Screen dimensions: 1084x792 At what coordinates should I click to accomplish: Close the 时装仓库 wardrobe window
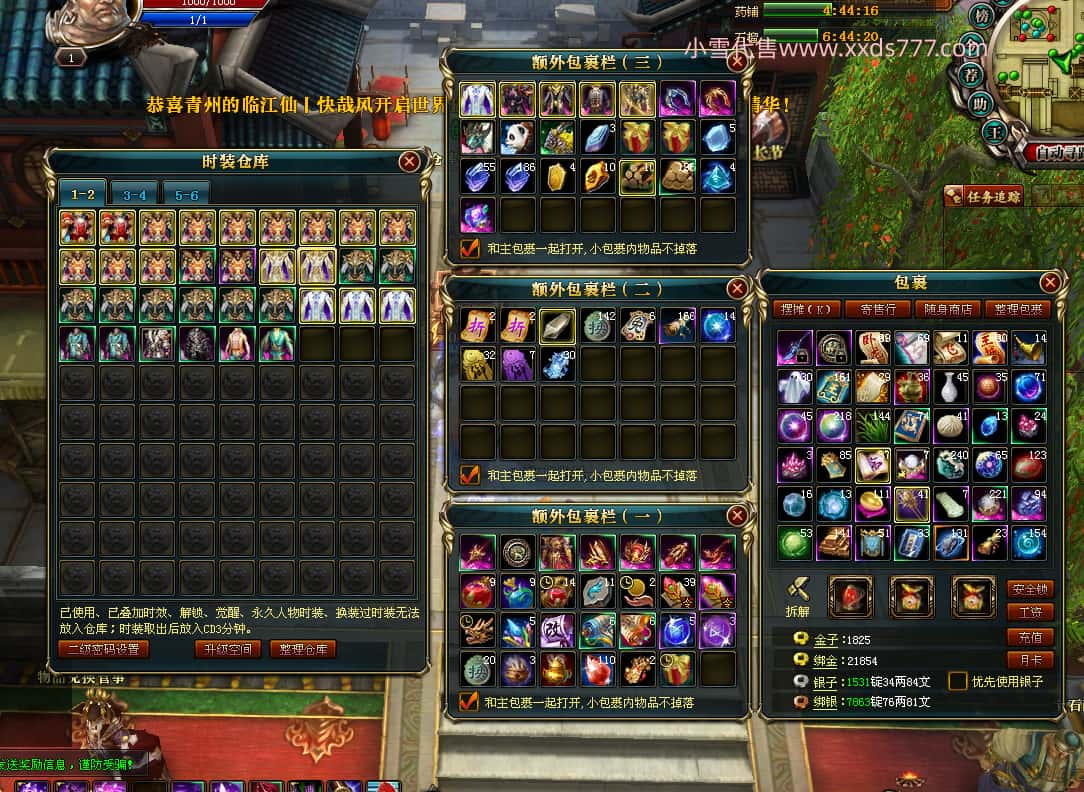(x=409, y=161)
